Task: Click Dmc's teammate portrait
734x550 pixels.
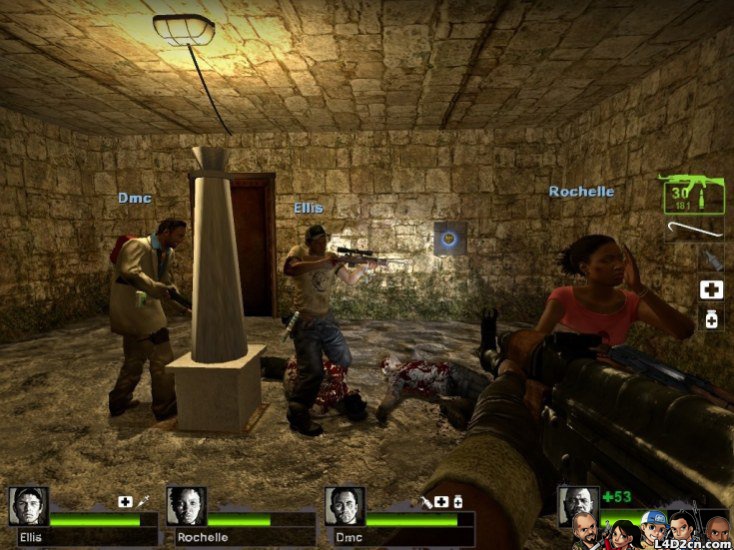Action: coord(345,506)
